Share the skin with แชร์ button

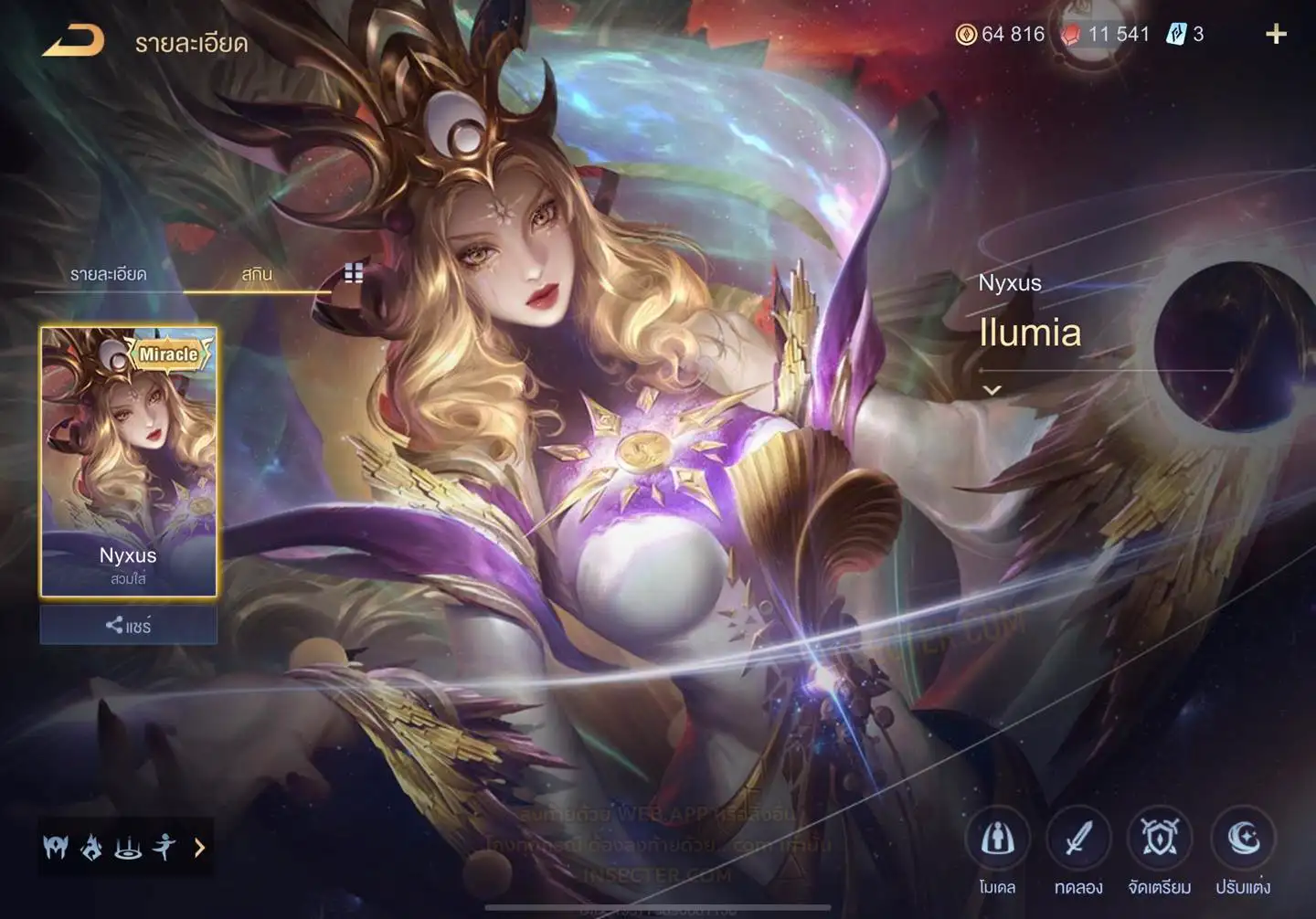pyautogui.click(x=128, y=626)
